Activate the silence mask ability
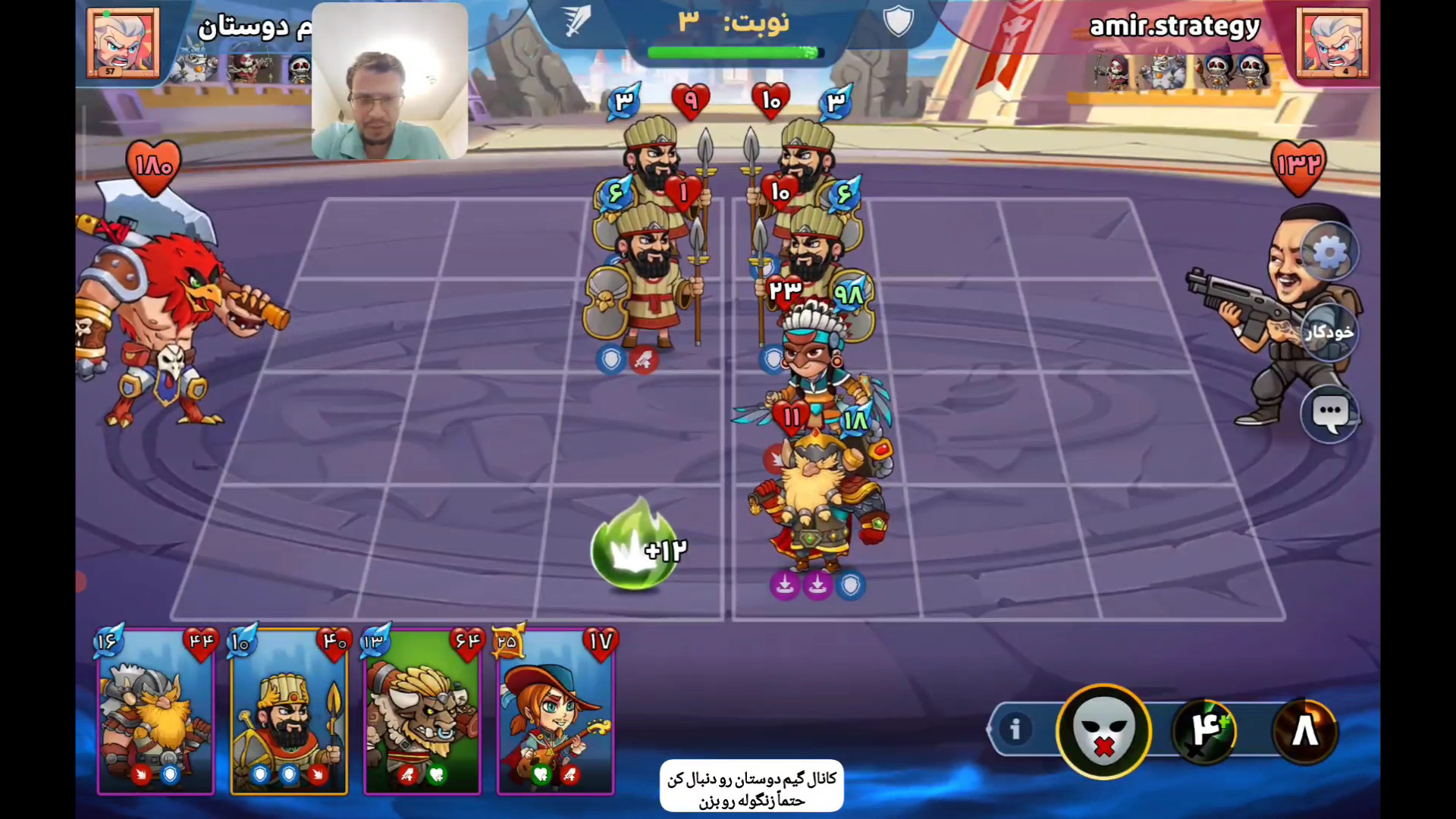1456x819 pixels. (1103, 731)
